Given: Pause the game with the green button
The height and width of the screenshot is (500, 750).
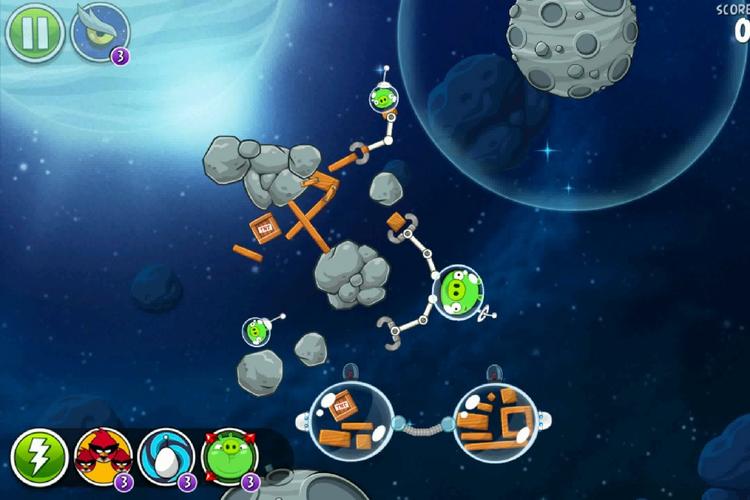Looking at the screenshot, I should point(35,32).
